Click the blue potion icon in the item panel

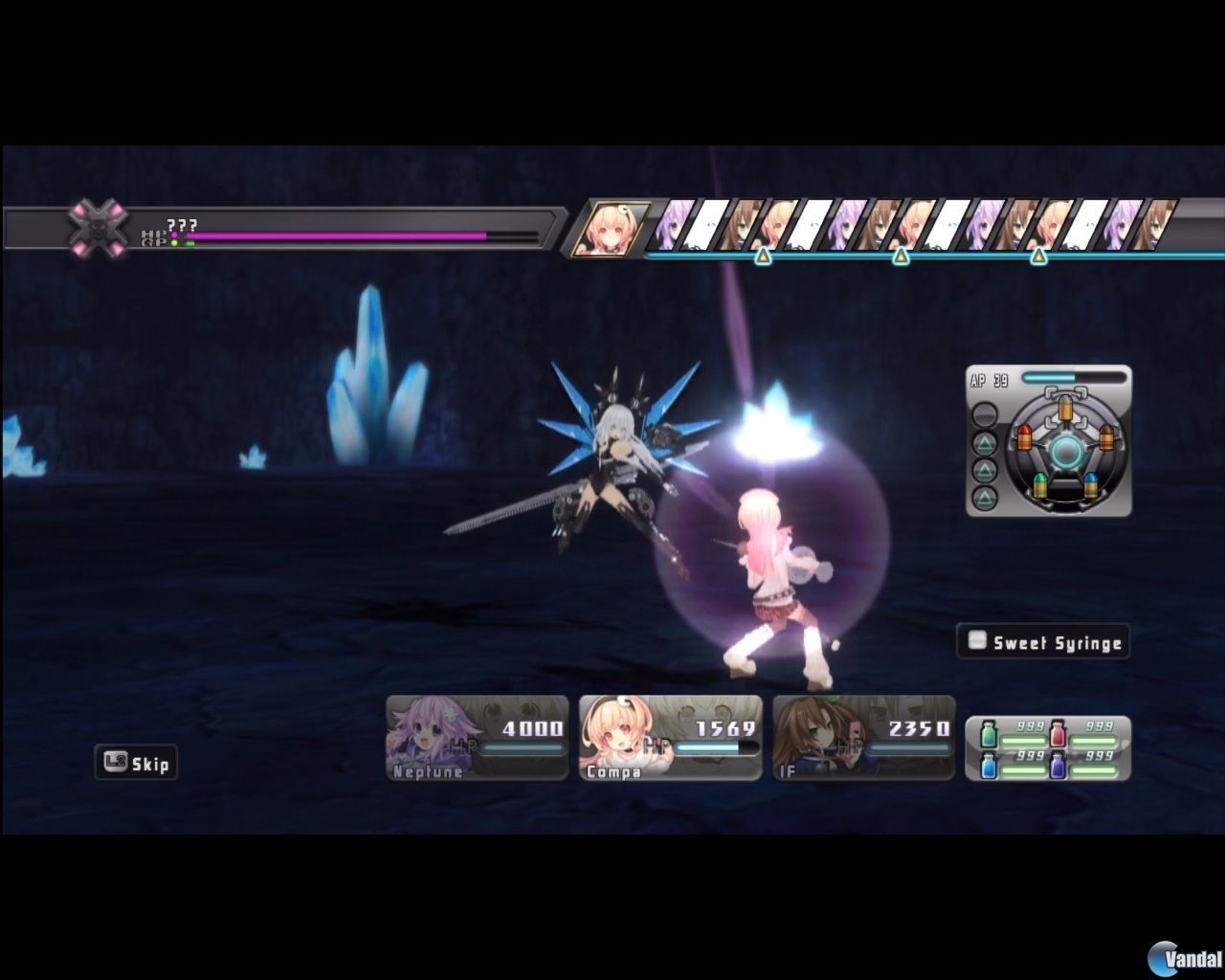(990, 766)
